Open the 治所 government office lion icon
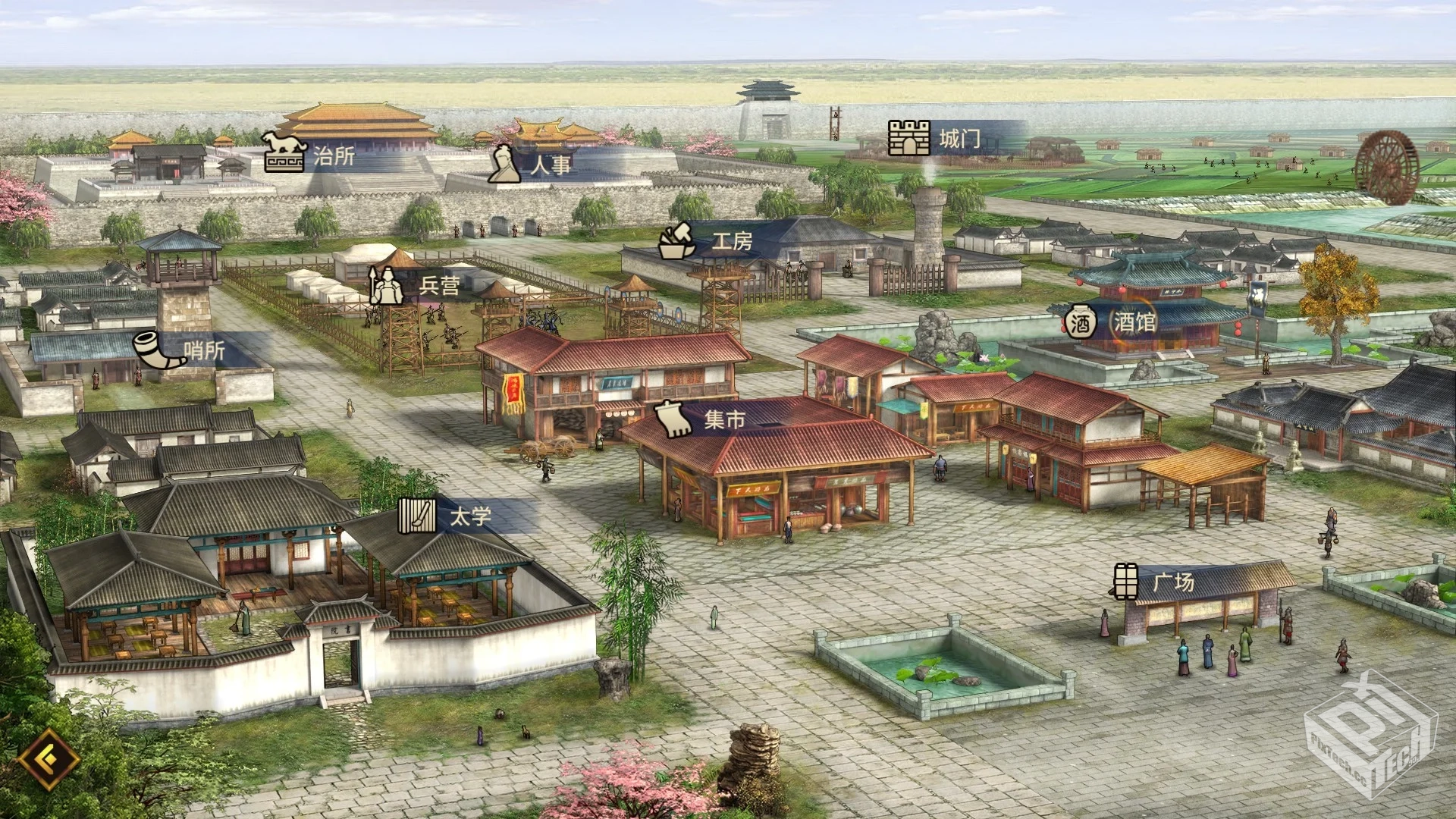1456x819 pixels. coord(286,154)
